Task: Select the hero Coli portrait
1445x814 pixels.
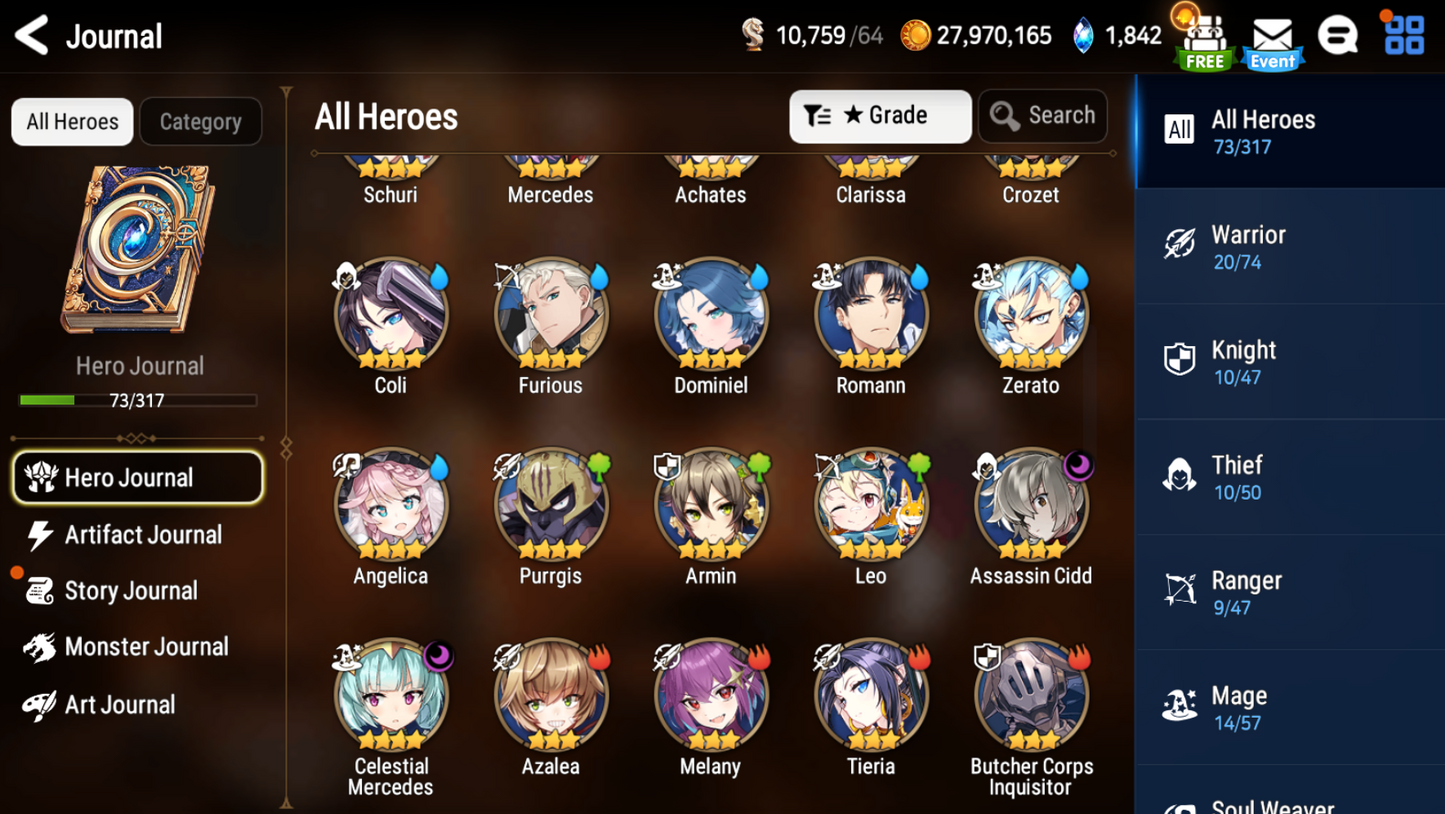Action: [390, 316]
